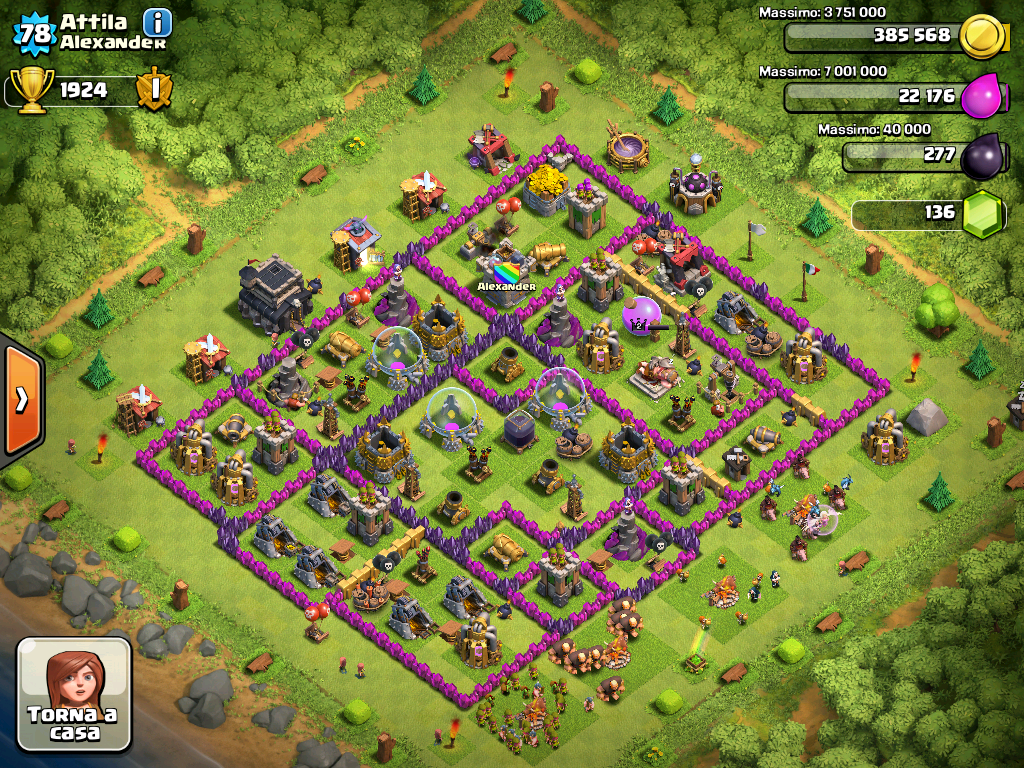
Task: Open the league badge next to trophies
Action: coord(154,90)
